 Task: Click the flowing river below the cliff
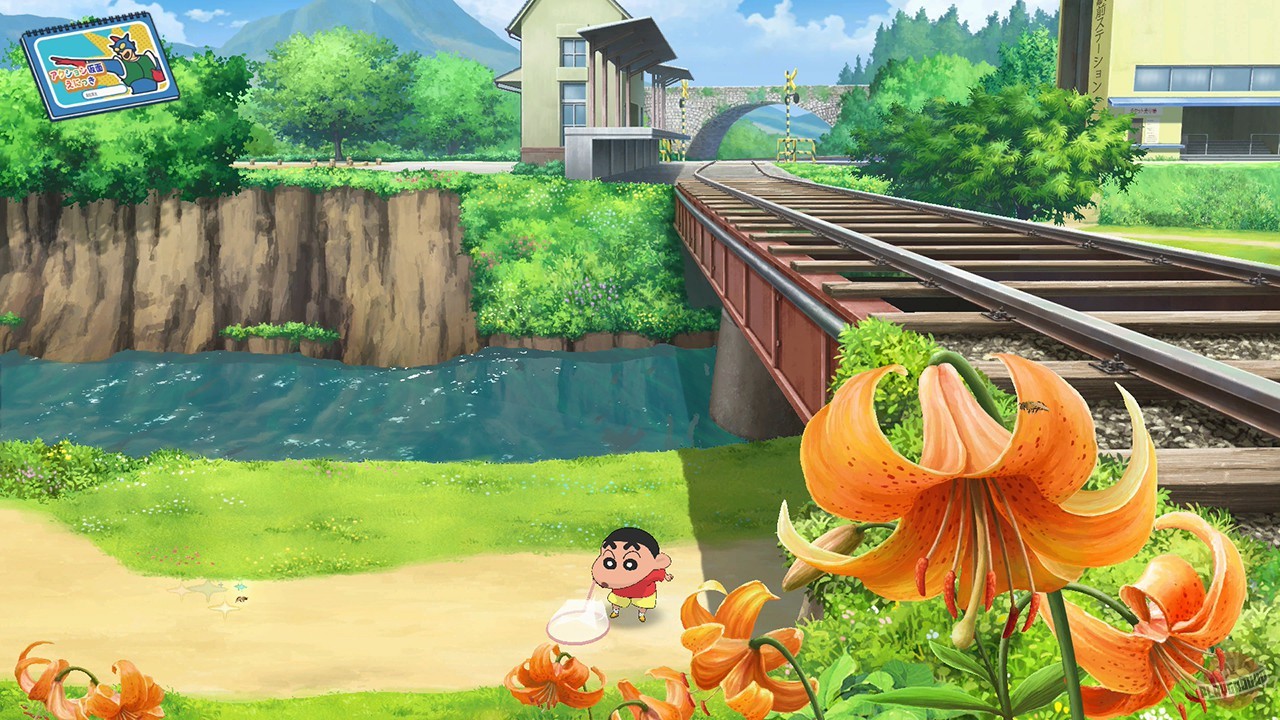pos(300,400)
